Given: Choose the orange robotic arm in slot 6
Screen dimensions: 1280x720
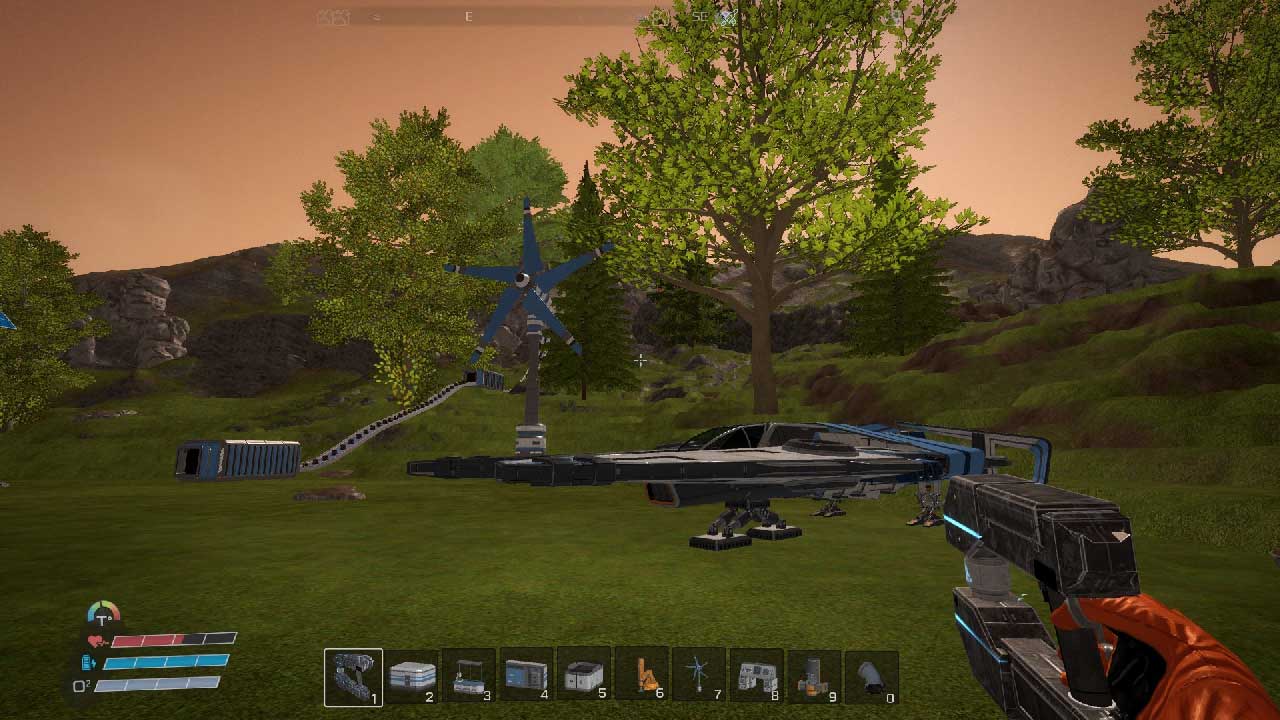Looking at the screenshot, I should (x=642, y=677).
